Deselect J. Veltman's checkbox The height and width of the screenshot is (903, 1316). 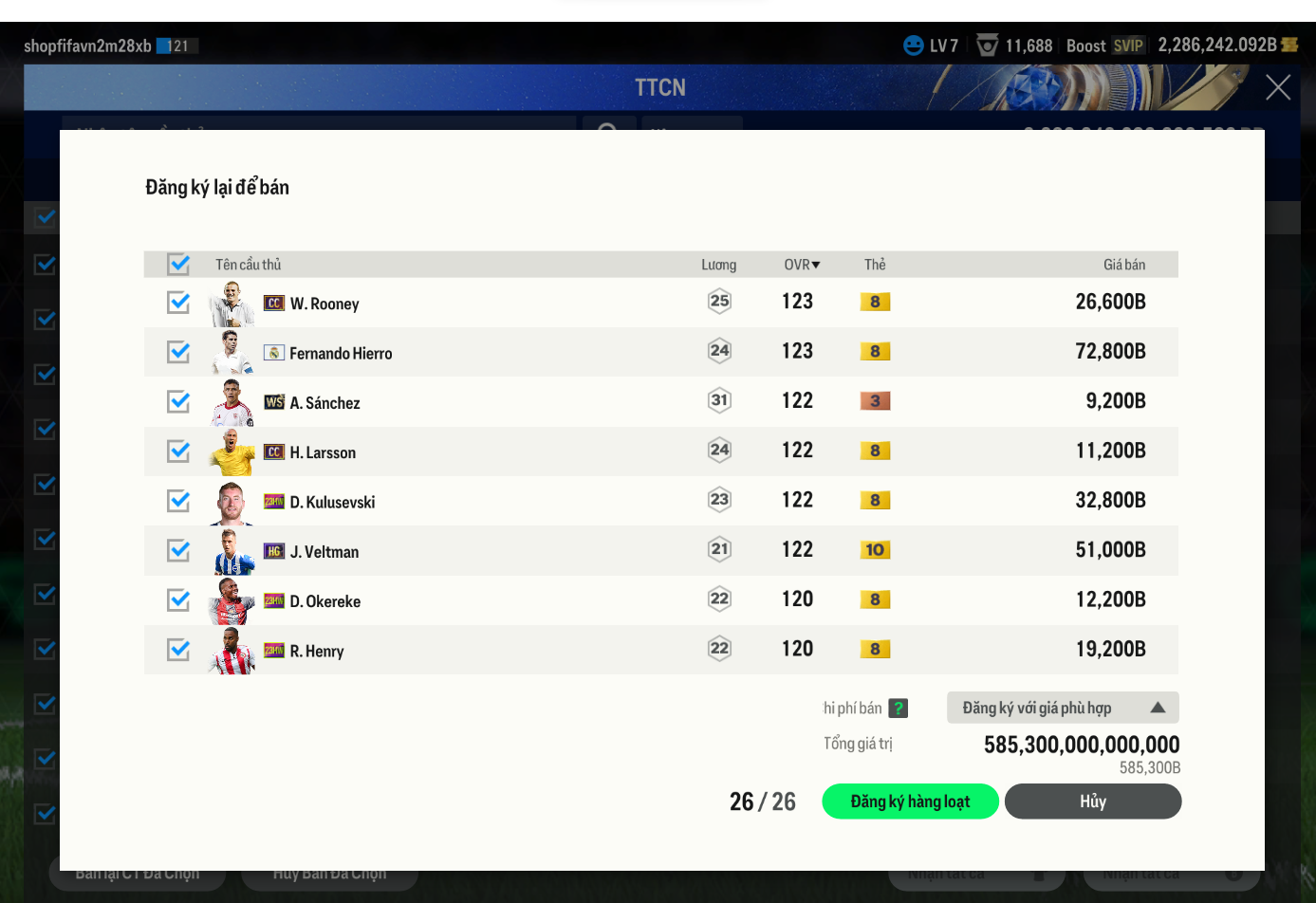178,550
